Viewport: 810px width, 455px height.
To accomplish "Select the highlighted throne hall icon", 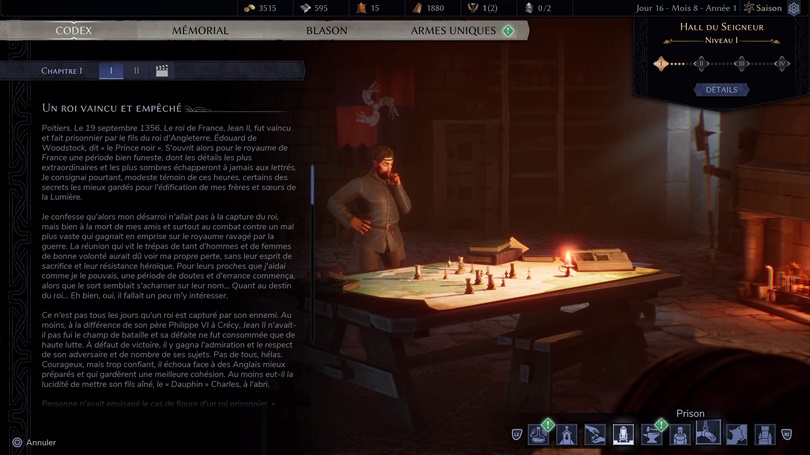I will (x=623, y=435).
